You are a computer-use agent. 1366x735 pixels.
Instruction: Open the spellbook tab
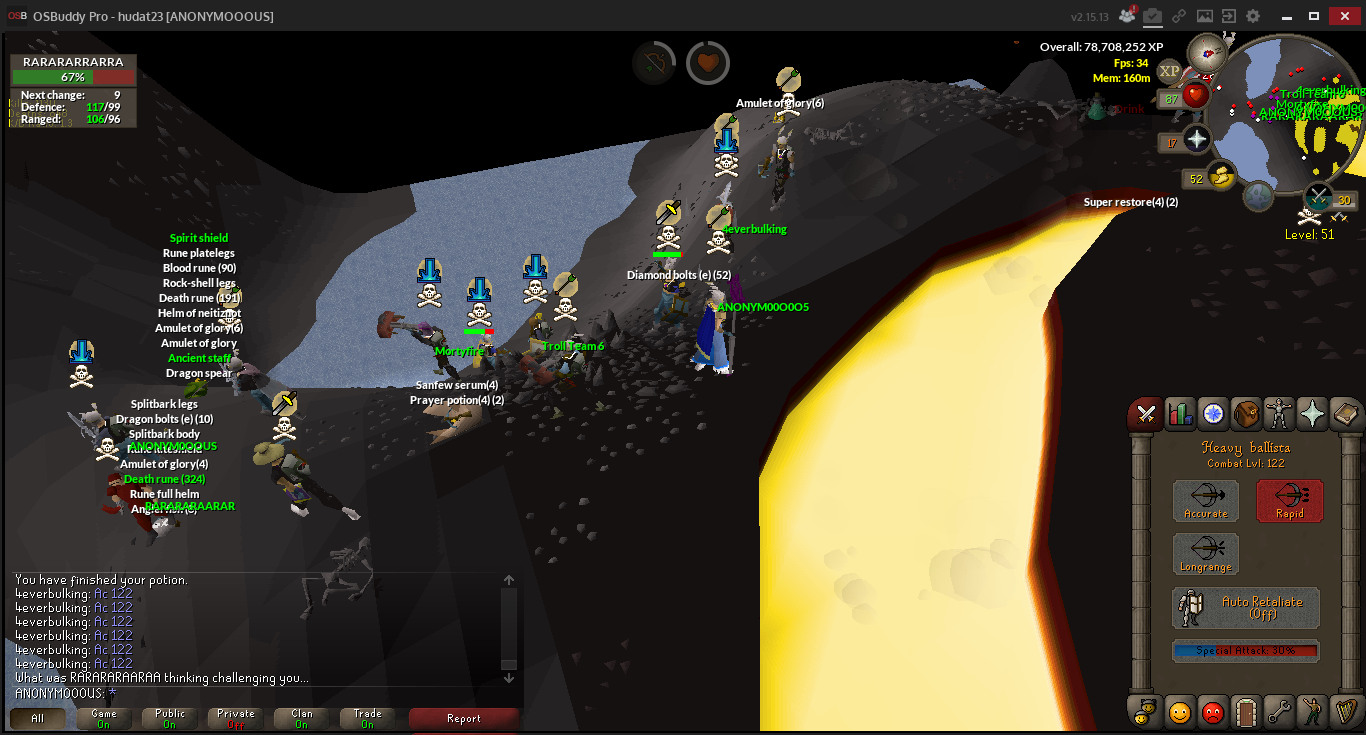1346,413
